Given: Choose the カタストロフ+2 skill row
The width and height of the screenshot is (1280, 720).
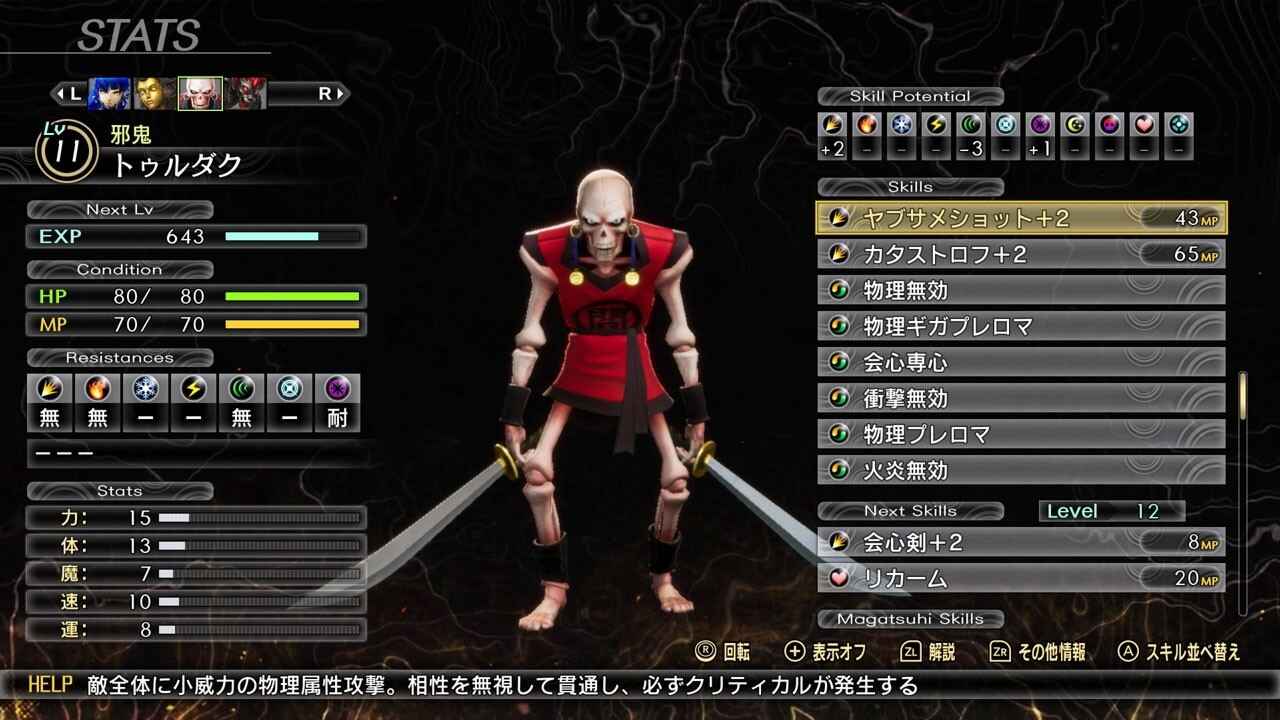Looking at the screenshot, I should (x=1021, y=254).
